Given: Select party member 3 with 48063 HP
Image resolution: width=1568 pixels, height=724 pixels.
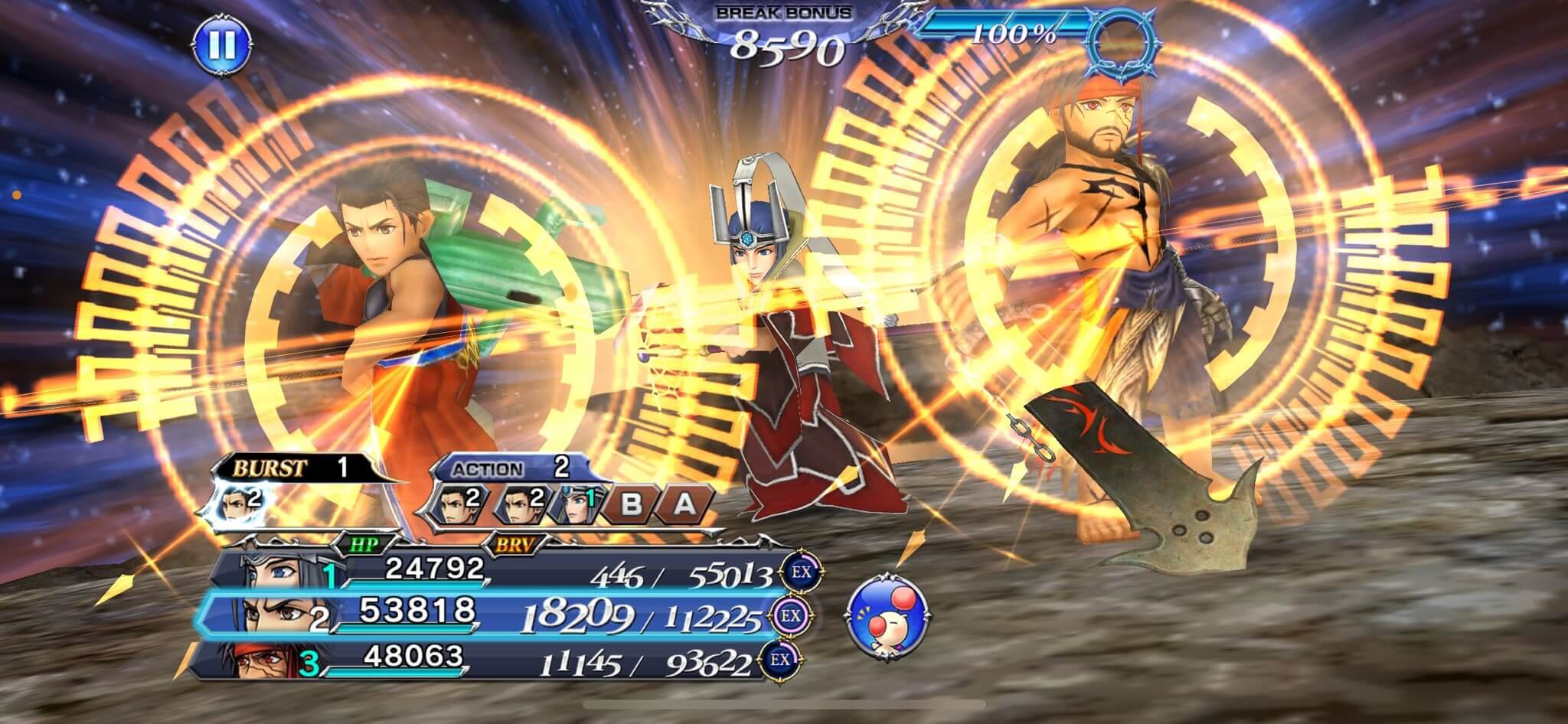Looking at the screenshot, I should click(490, 661).
